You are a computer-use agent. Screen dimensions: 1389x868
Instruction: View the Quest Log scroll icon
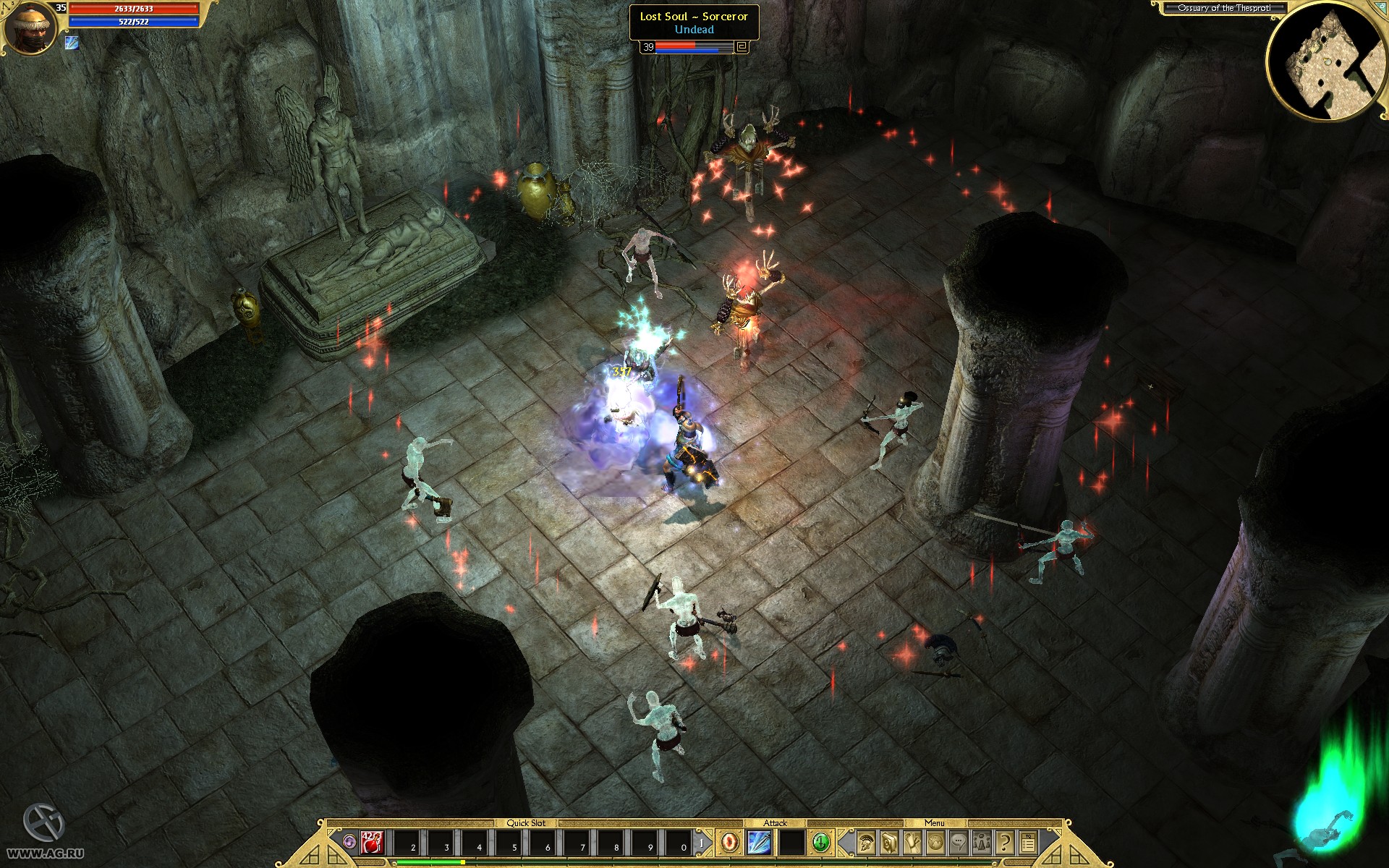coord(912,843)
